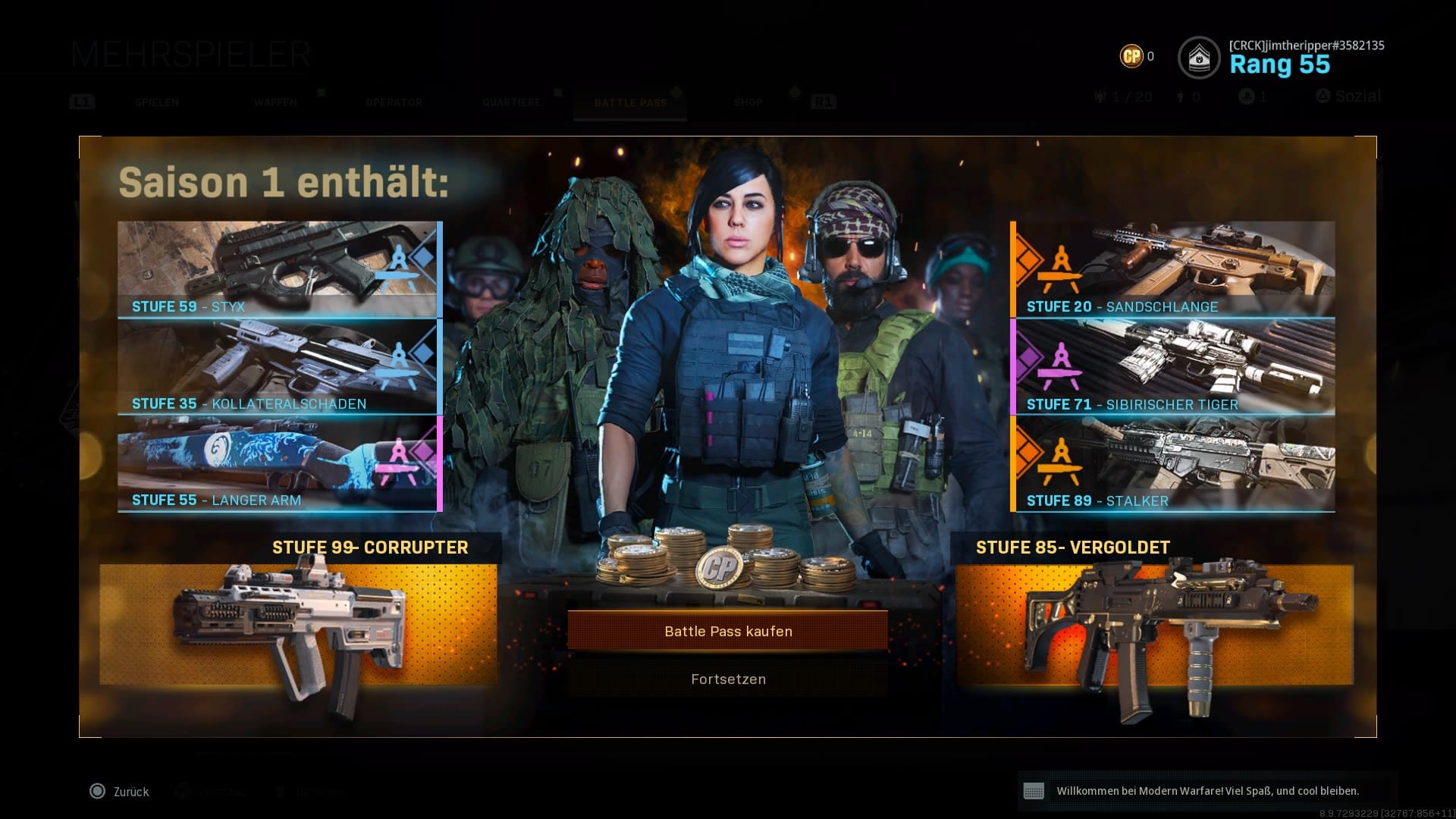Open the Quartiere tab
Viewport: 1456px width, 819px height.
click(x=512, y=102)
